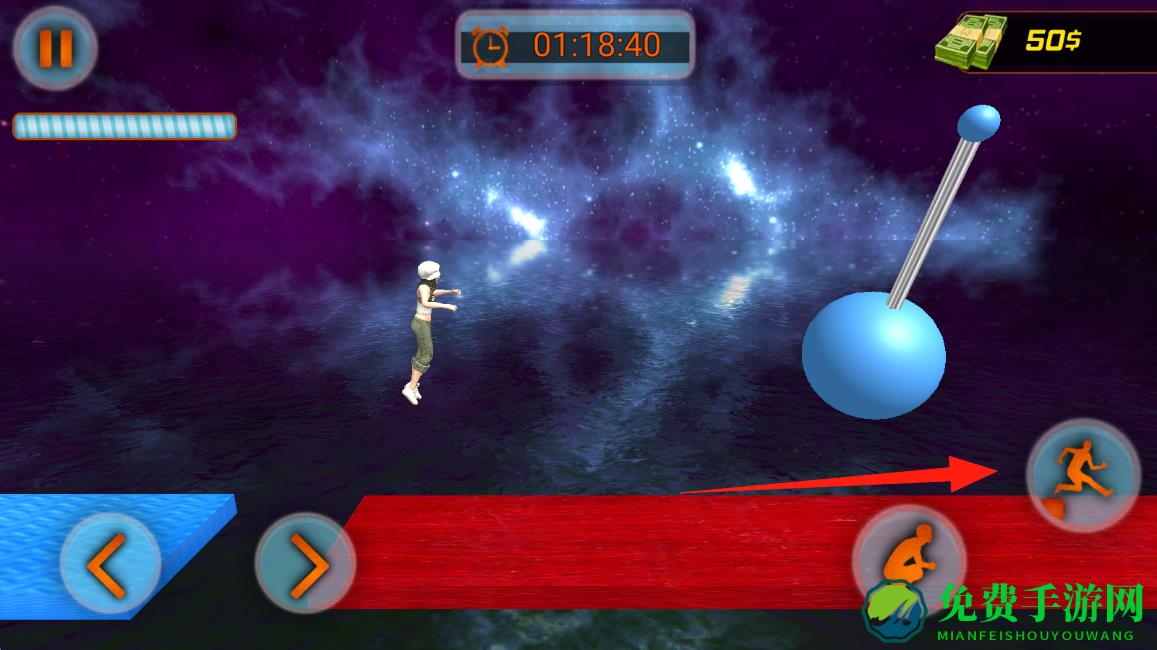Activate the crouching figure action button
The width and height of the screenshot is (1157, 650).
click(x=909, y=558)
